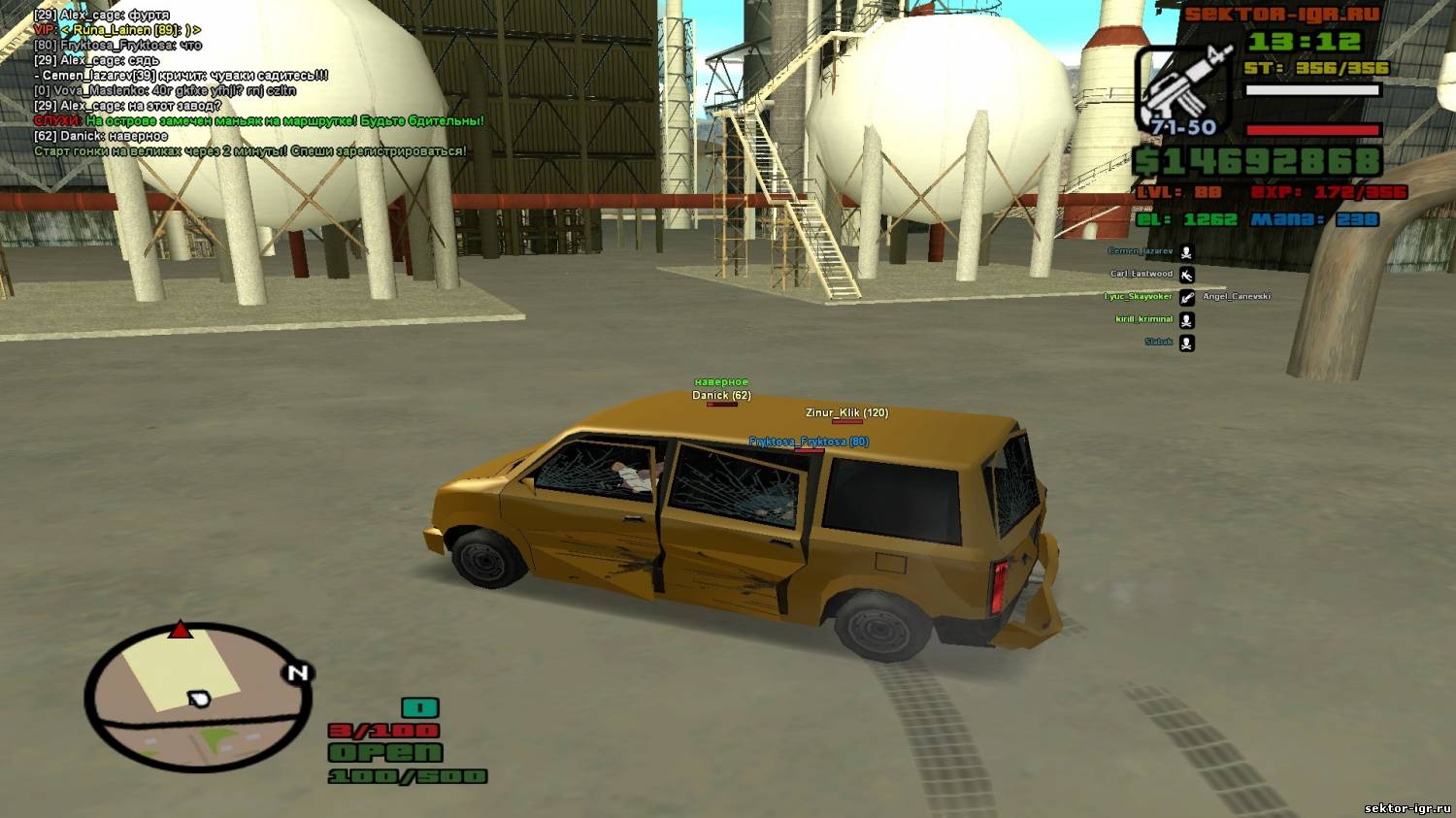This screenshot has height=818, width=1456.
Task: Open the circular minimap radar
Action: 198,696
